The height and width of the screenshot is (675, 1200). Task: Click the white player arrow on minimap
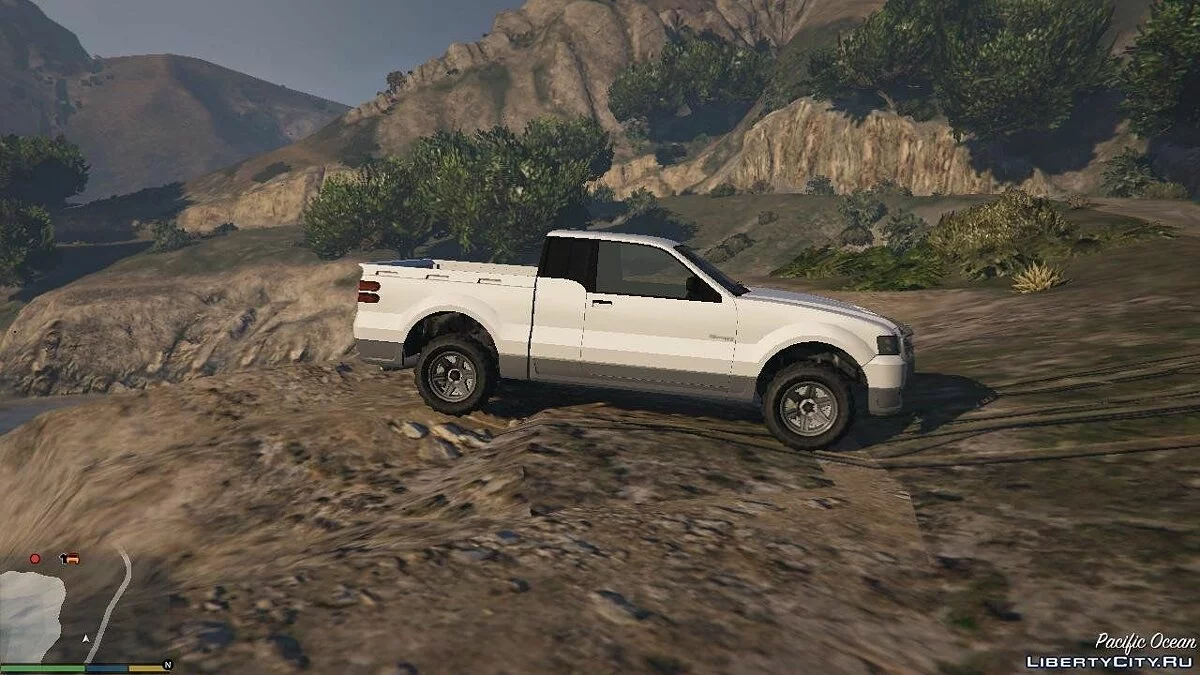click(x=87, y=637)
